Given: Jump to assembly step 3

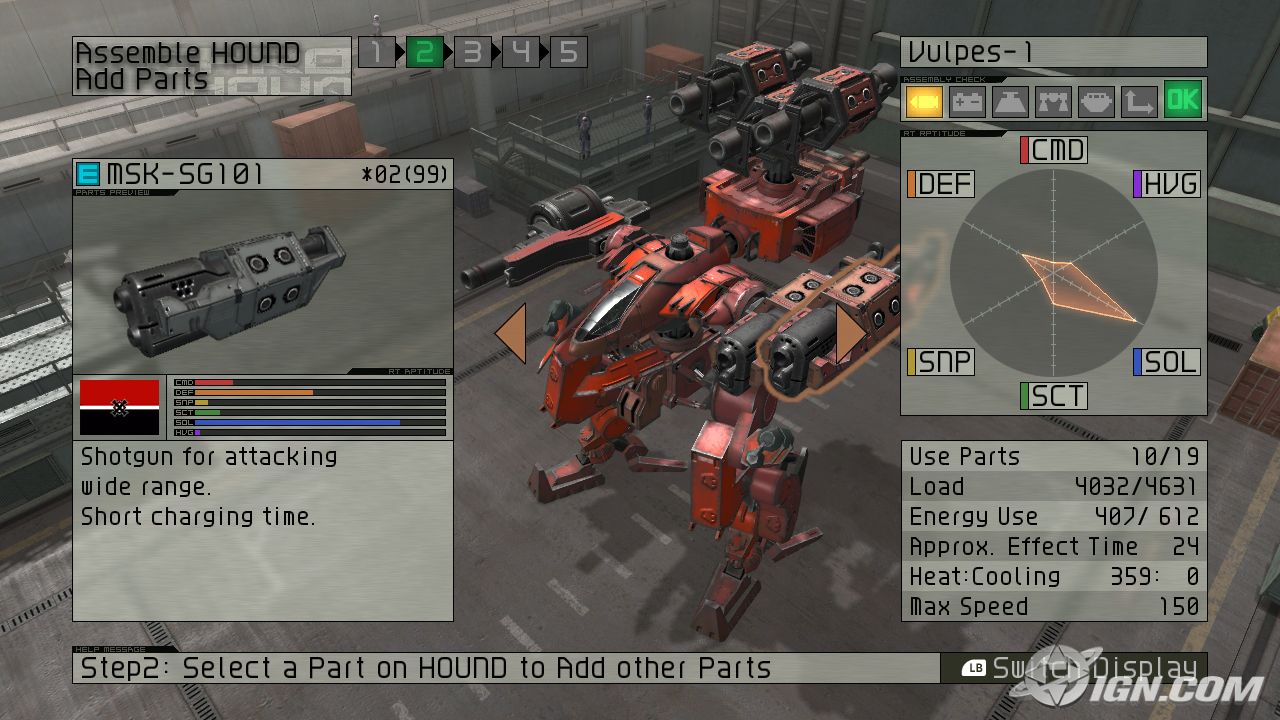Looking at the screenshot, I should coord(473,52).
